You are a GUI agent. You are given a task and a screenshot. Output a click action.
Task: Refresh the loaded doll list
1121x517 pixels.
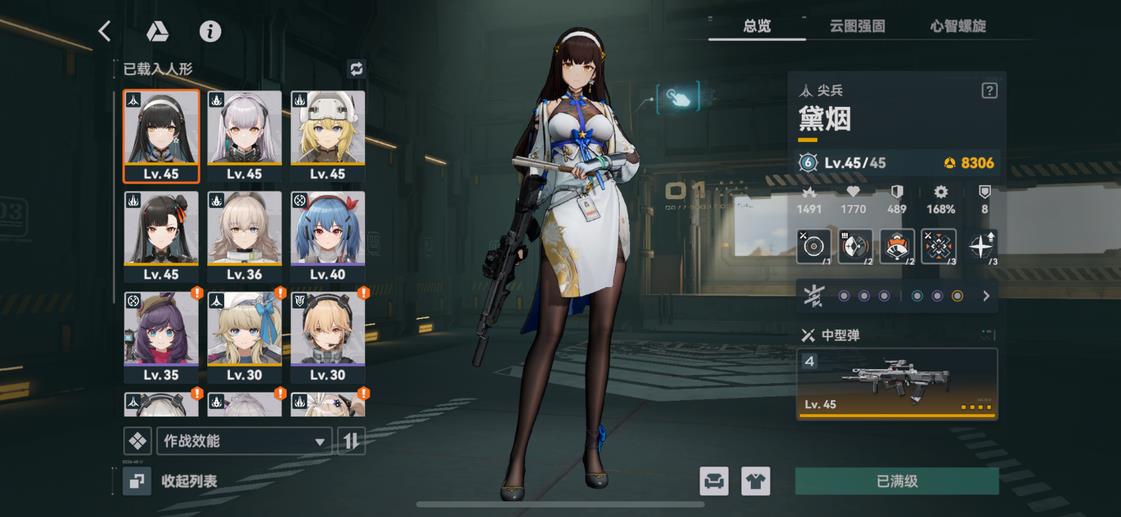pos(356,69)
